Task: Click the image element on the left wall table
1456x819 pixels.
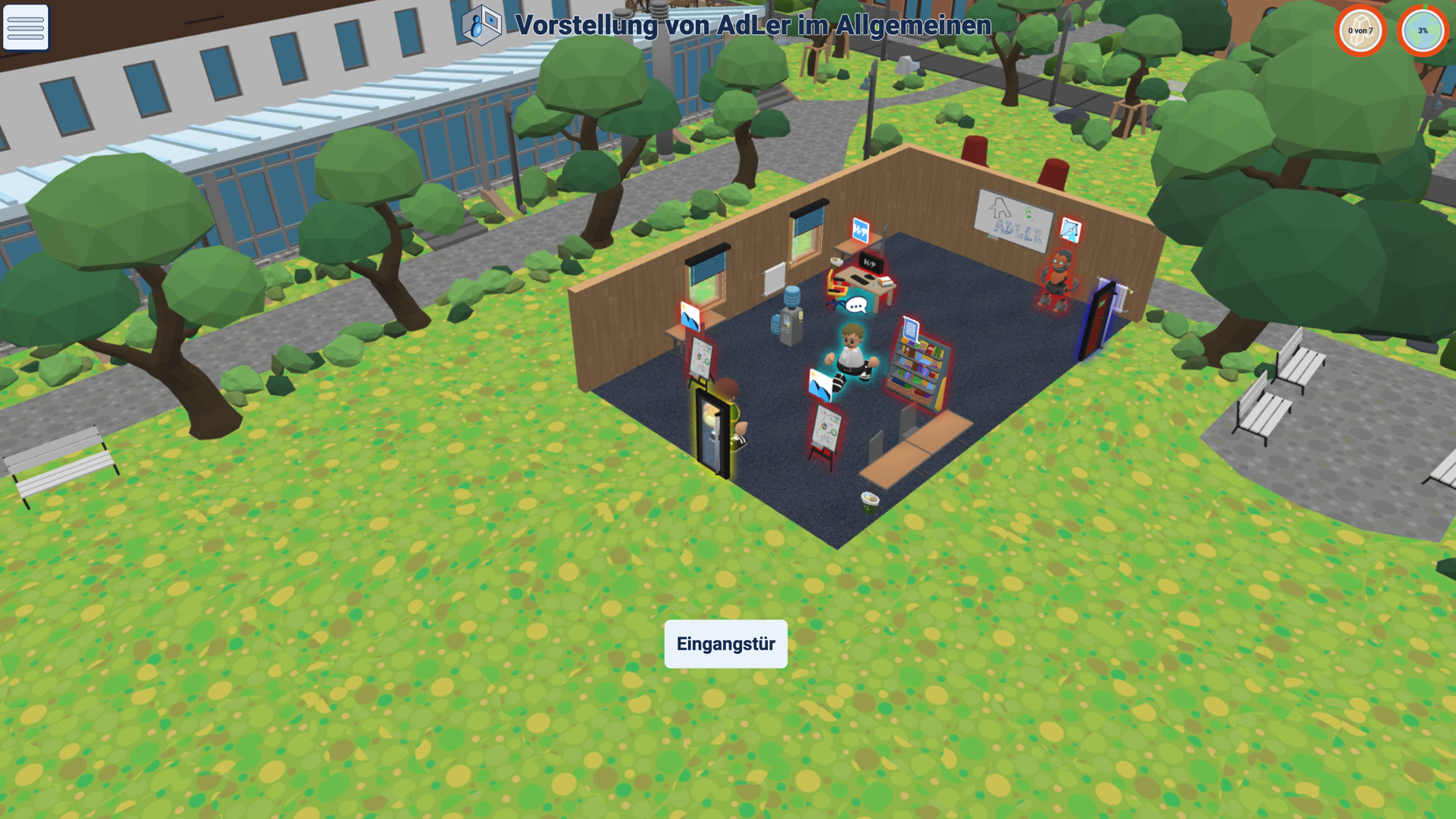Action: coord(690,316)
